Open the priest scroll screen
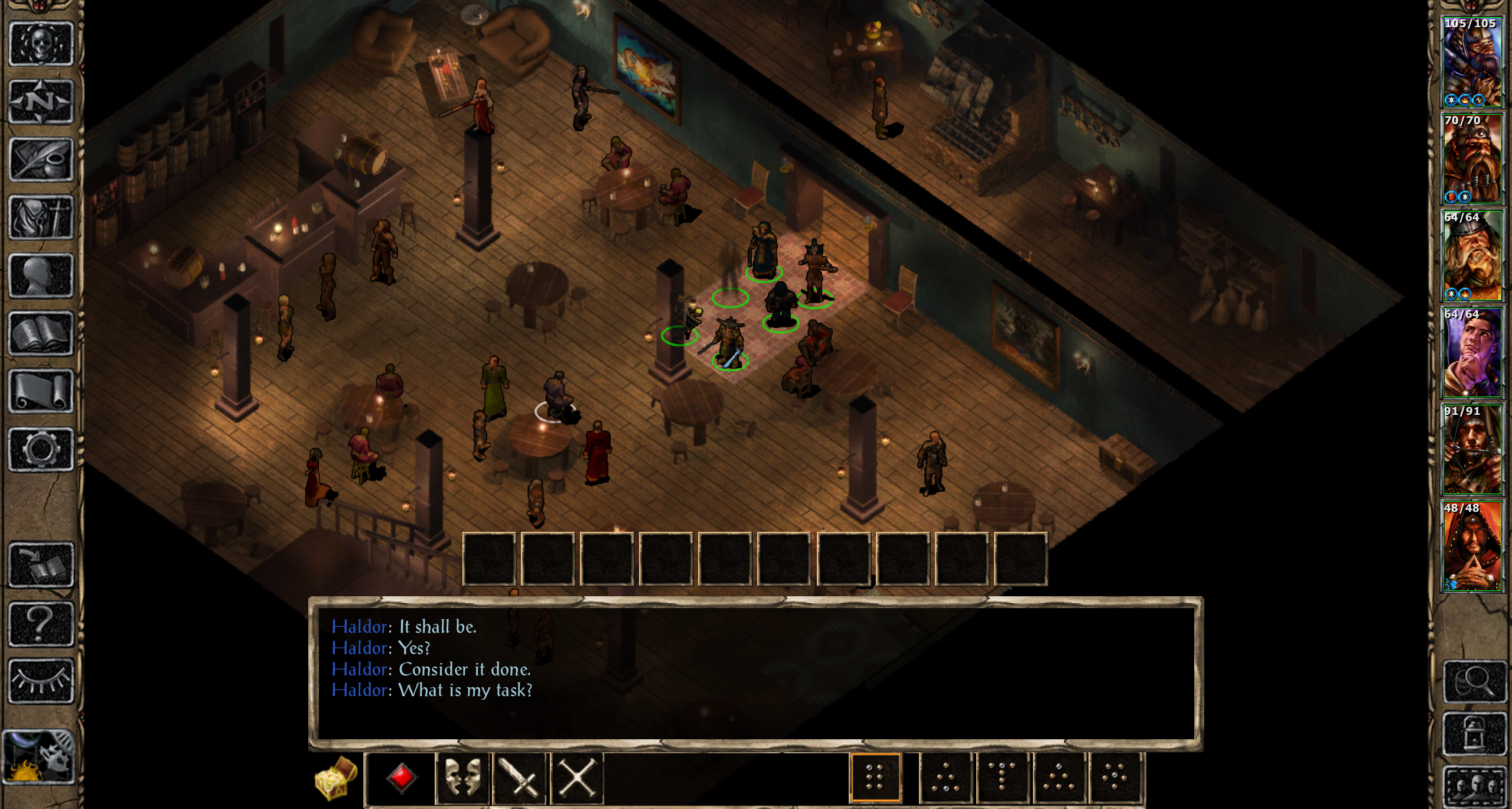This screenshot has height=809, width=1512. [x=41, y=391]
